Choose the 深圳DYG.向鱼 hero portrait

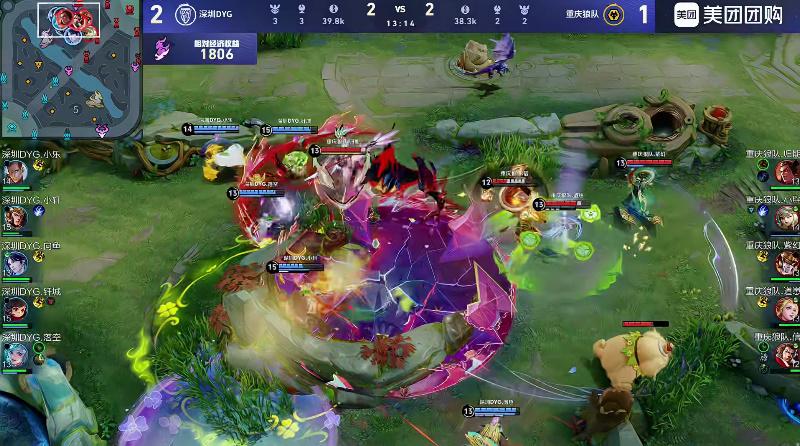[15, 262]
